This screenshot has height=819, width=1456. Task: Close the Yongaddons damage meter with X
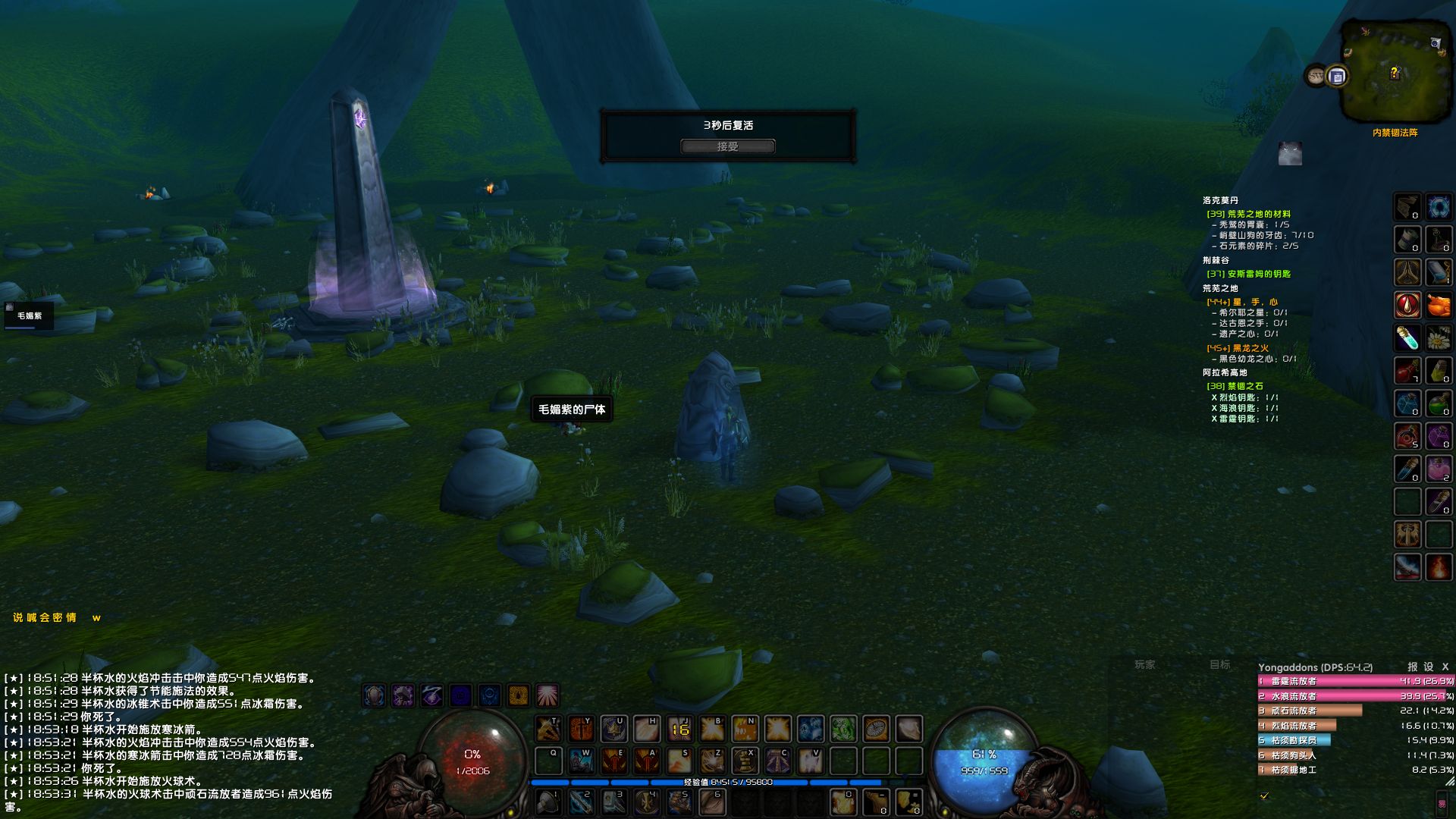tap(1445, 667)
